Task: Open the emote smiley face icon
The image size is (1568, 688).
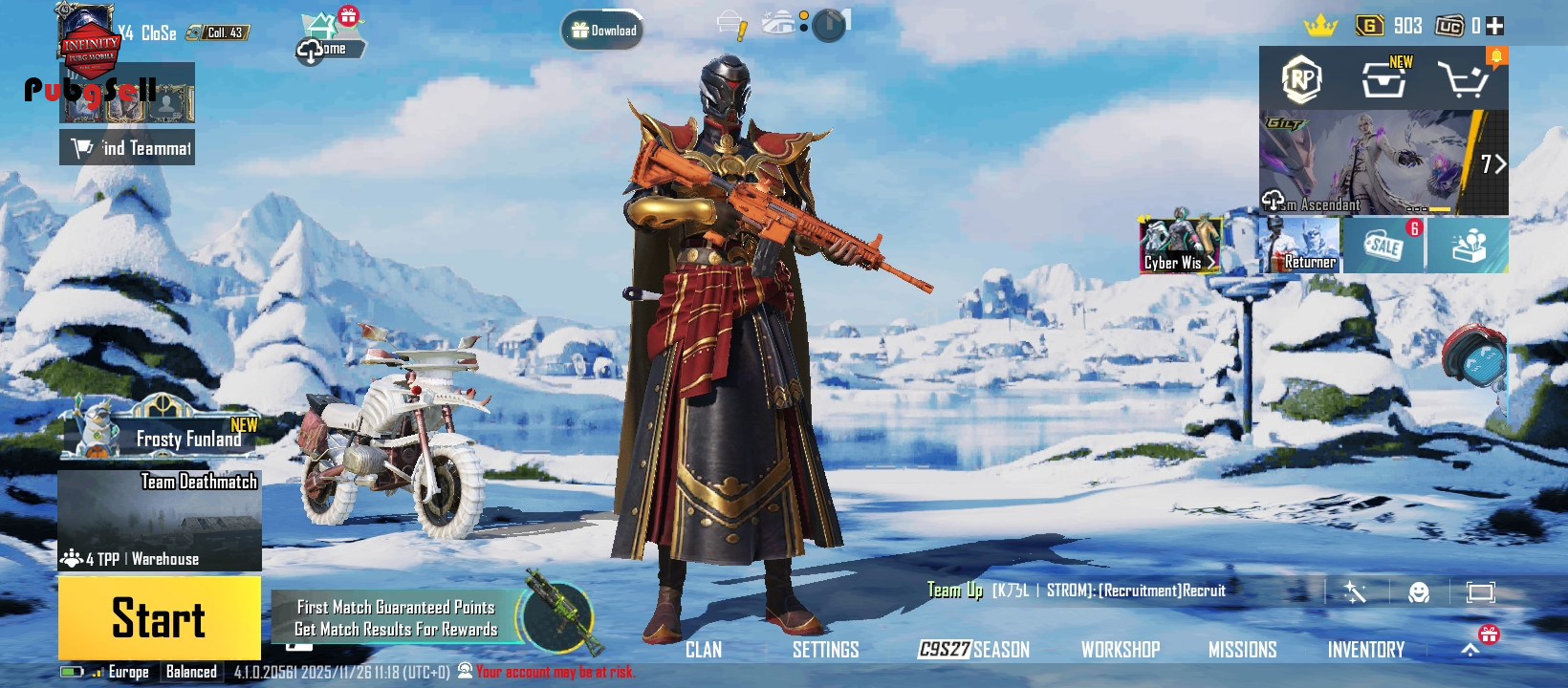Action: coord(1419,592)
